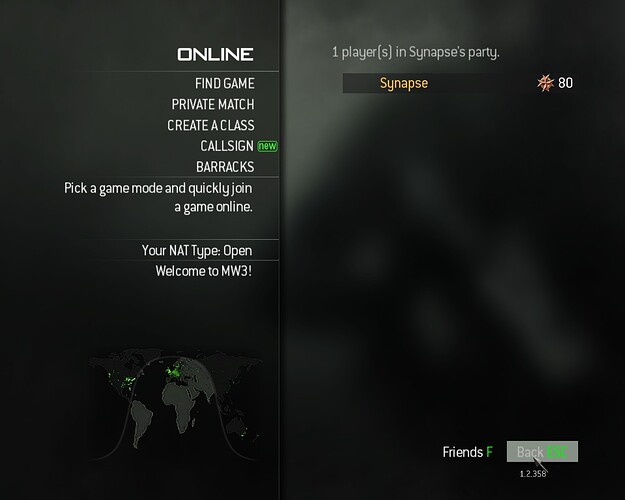Open the Barracks

[224, 167]
